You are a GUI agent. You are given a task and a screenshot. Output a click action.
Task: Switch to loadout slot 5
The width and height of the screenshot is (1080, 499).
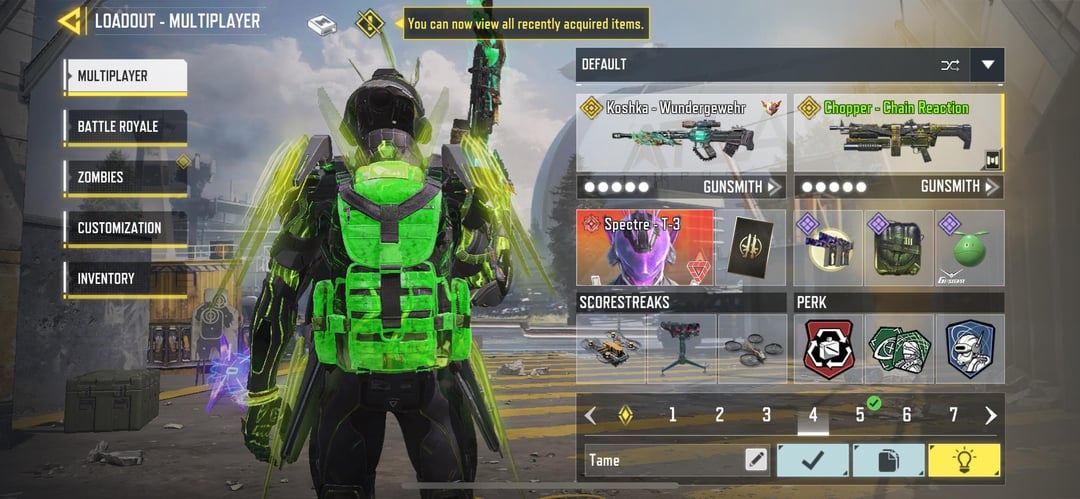click(x=860, y=415)
